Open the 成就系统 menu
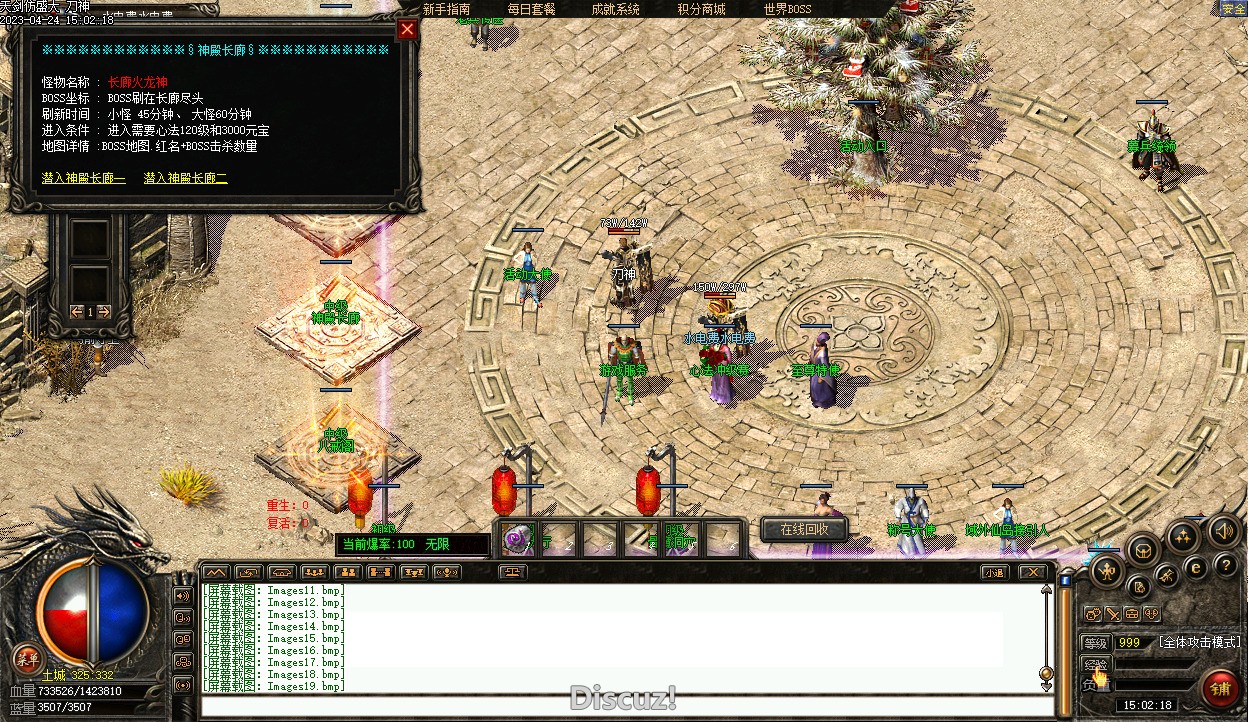This screenshot has width=1248, height=722. [616, 9]
